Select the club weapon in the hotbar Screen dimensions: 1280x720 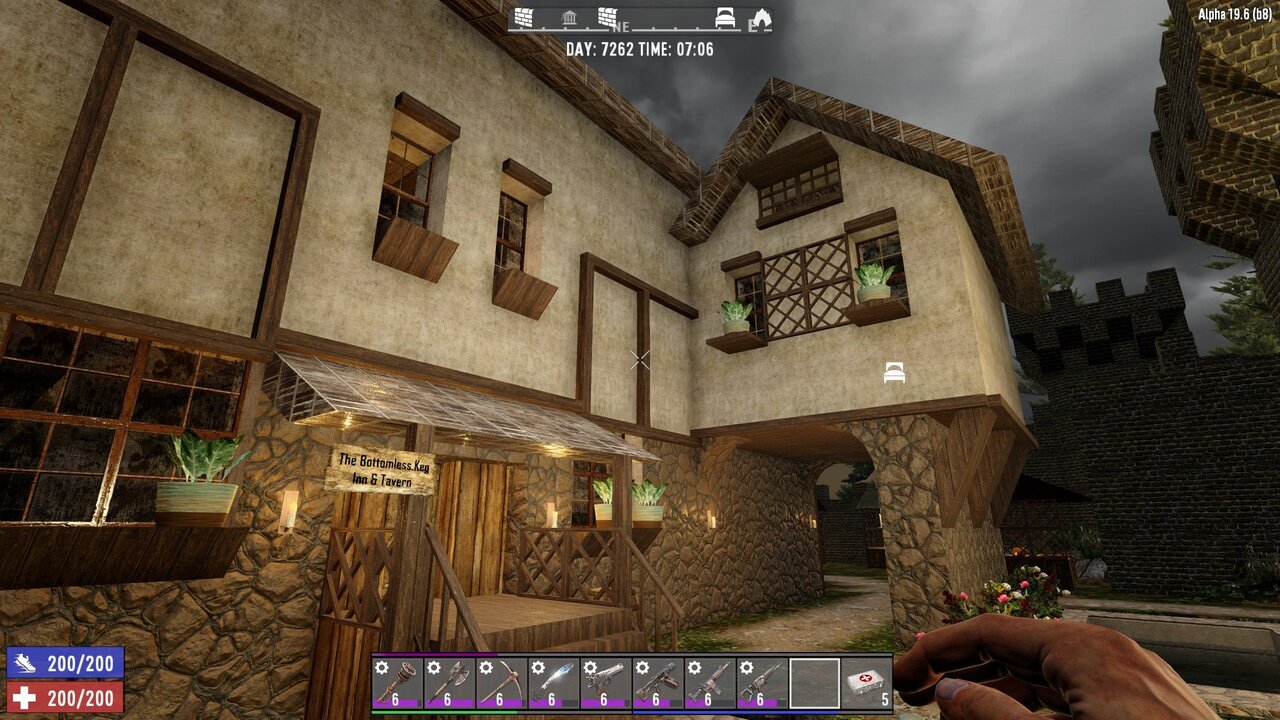point(397,682)
